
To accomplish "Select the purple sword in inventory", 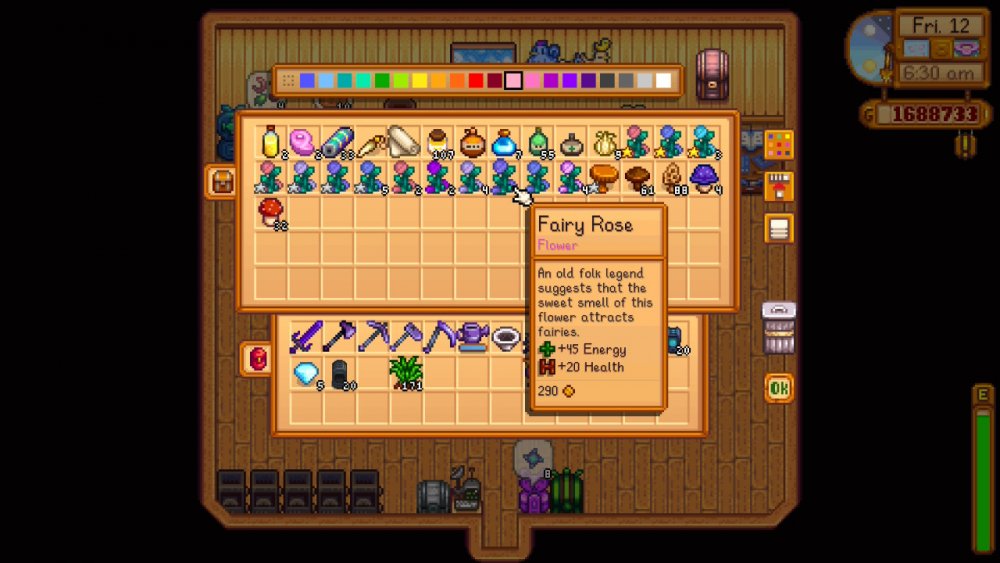I will point(304,338).
